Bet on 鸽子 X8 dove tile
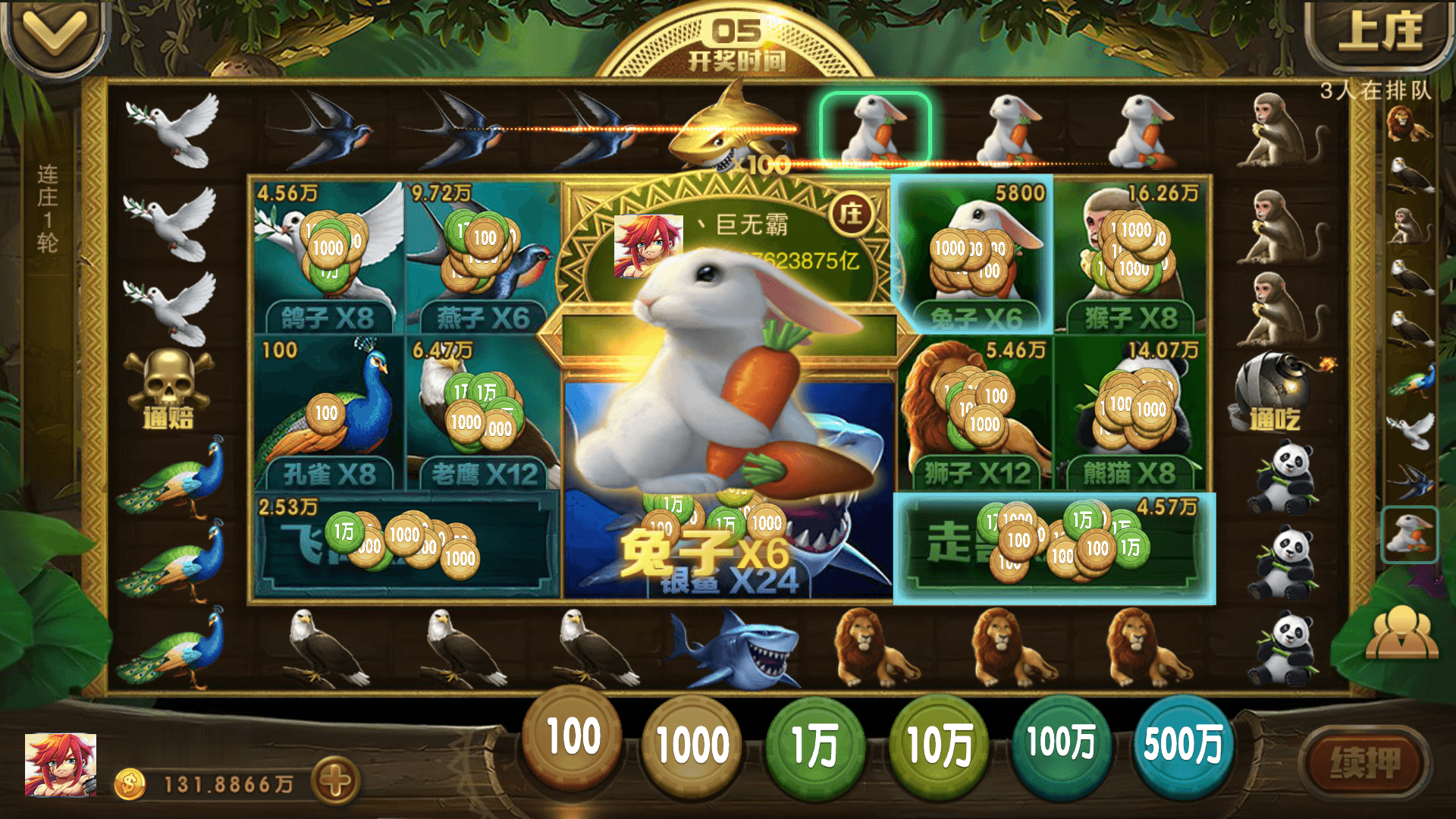 [328, 256]
